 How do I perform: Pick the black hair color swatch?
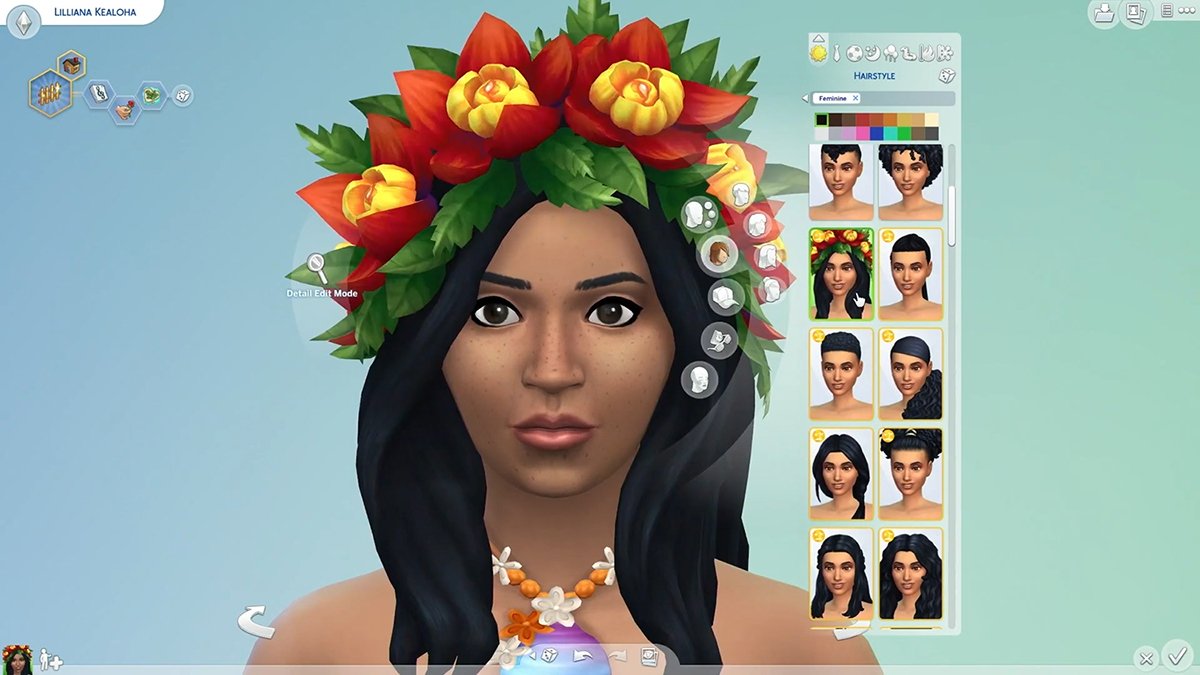pos(822,120)
